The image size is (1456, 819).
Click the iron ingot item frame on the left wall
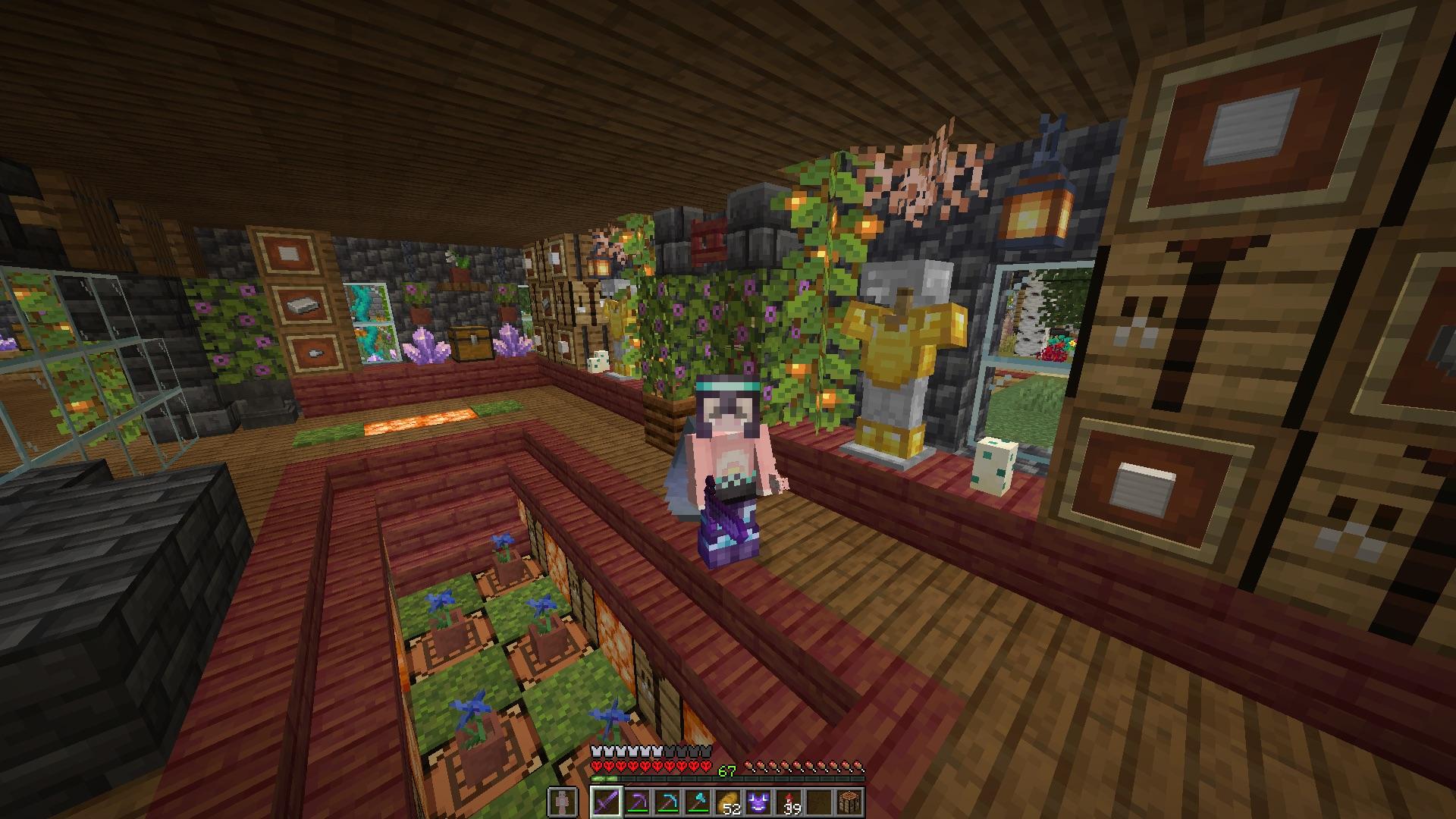click(303, 306)
